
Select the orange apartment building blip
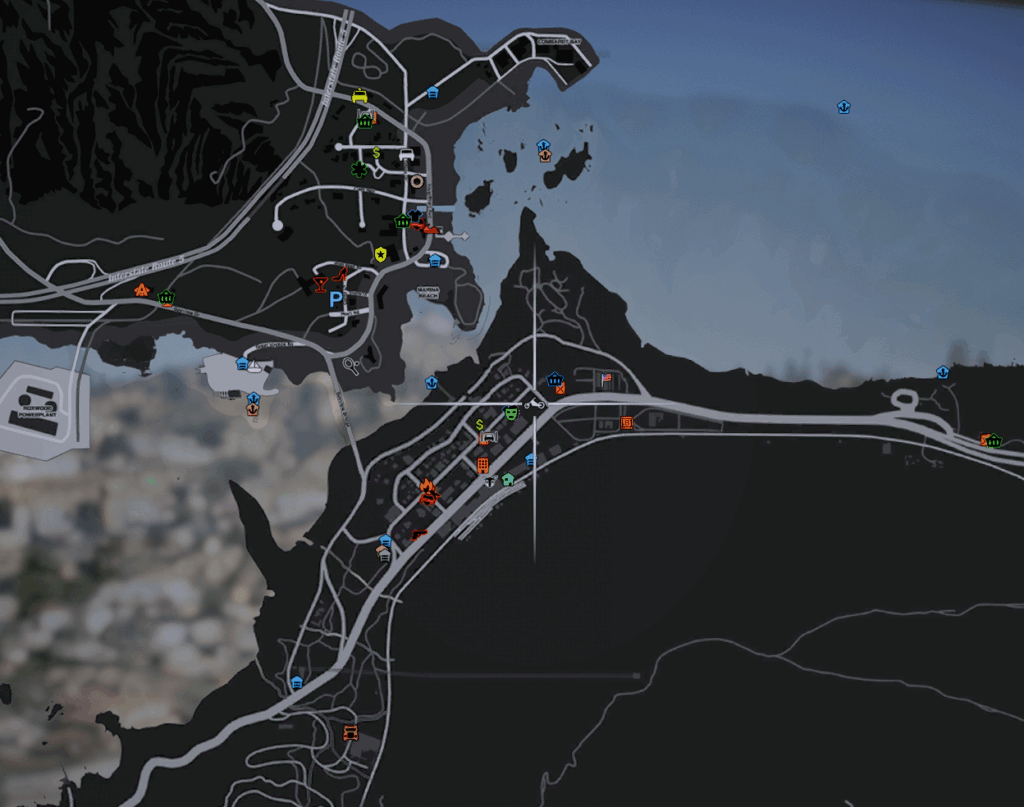482,465
